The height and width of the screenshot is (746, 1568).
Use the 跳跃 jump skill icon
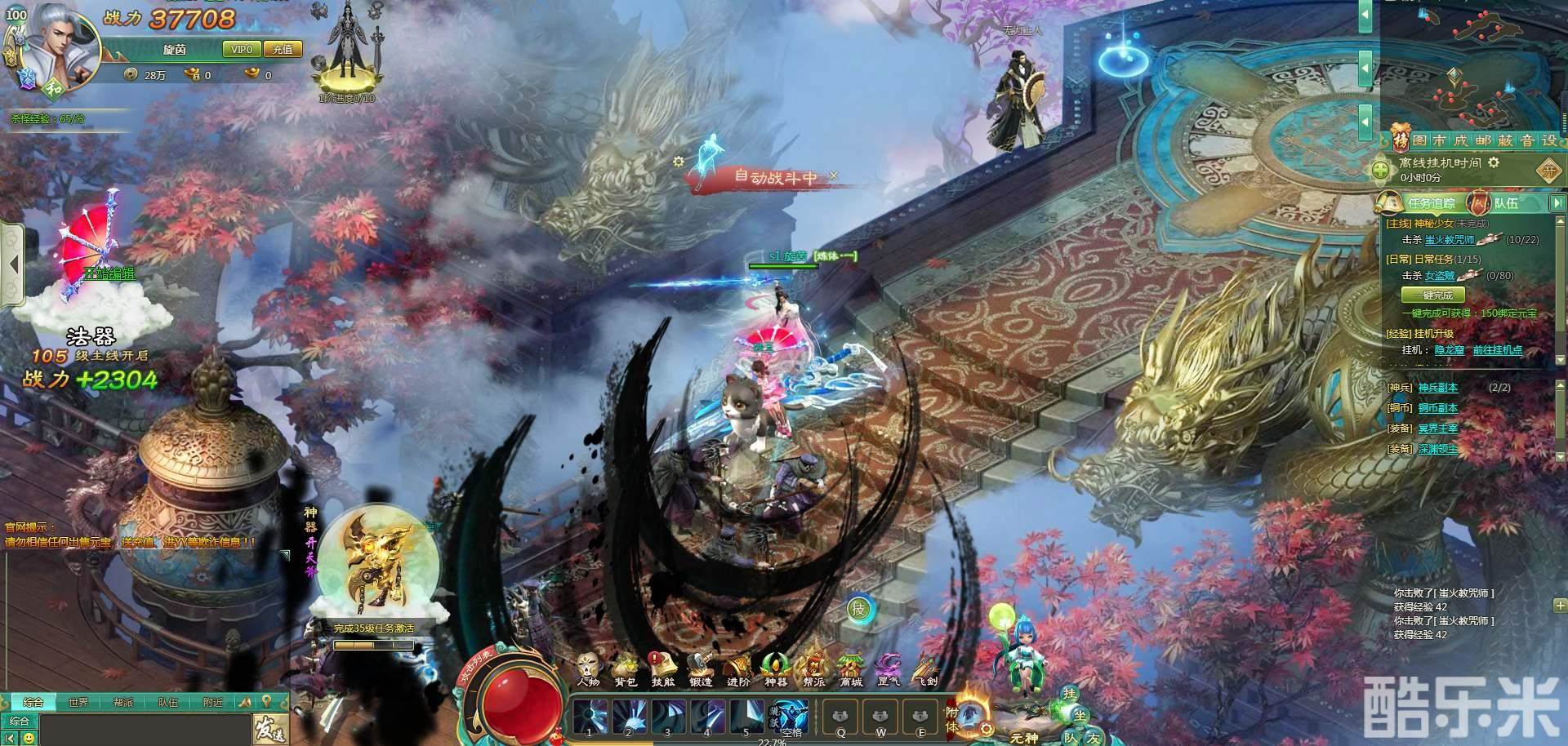tap(790, 717)
